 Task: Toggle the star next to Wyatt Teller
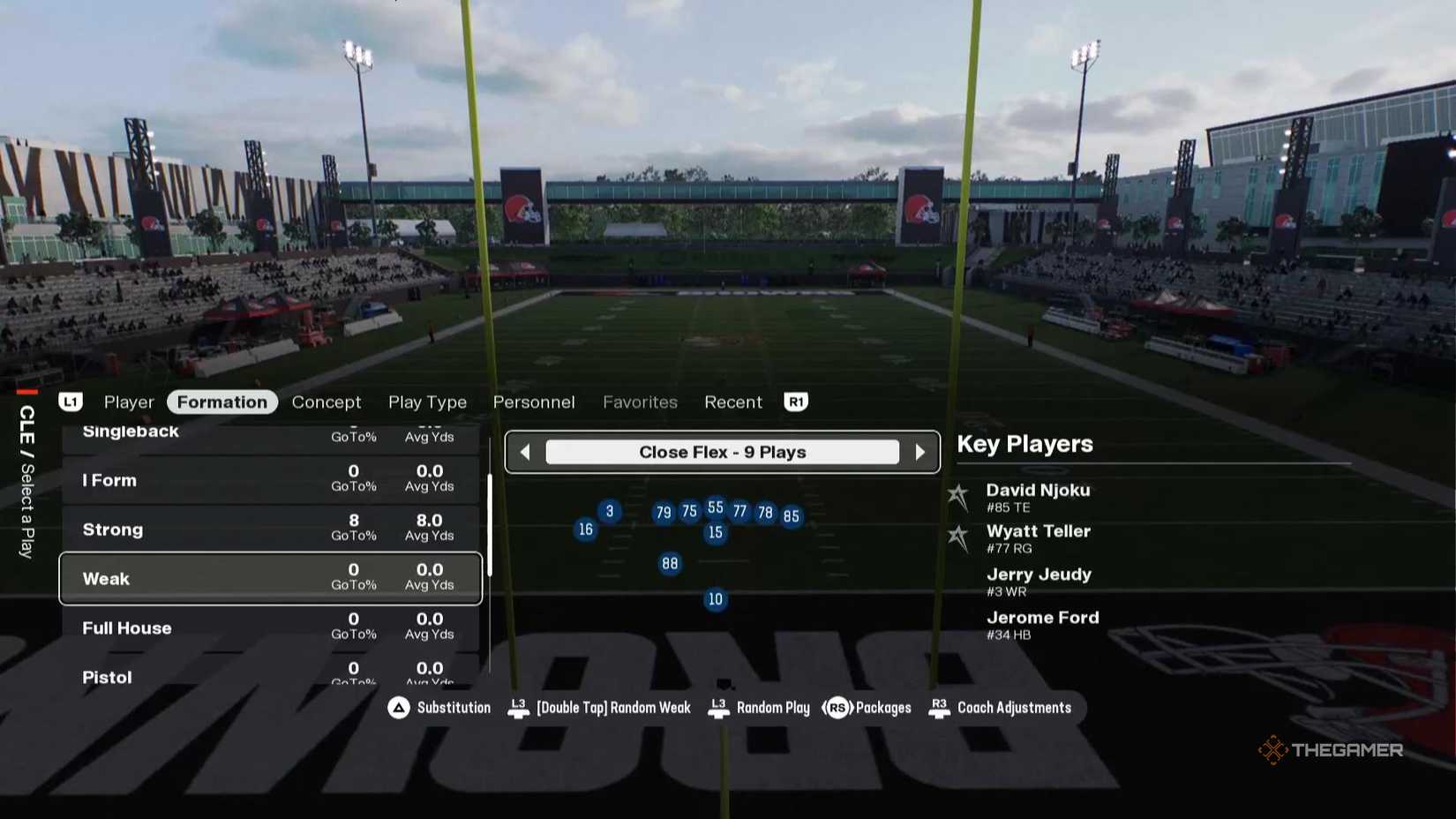pyautogui.click(x=957, y=537)
